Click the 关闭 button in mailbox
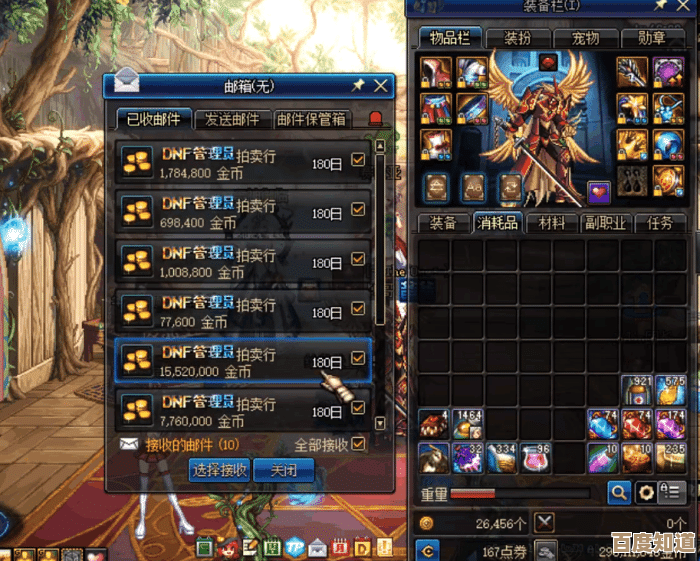The image size is (700, 561). tap(283, 469)
